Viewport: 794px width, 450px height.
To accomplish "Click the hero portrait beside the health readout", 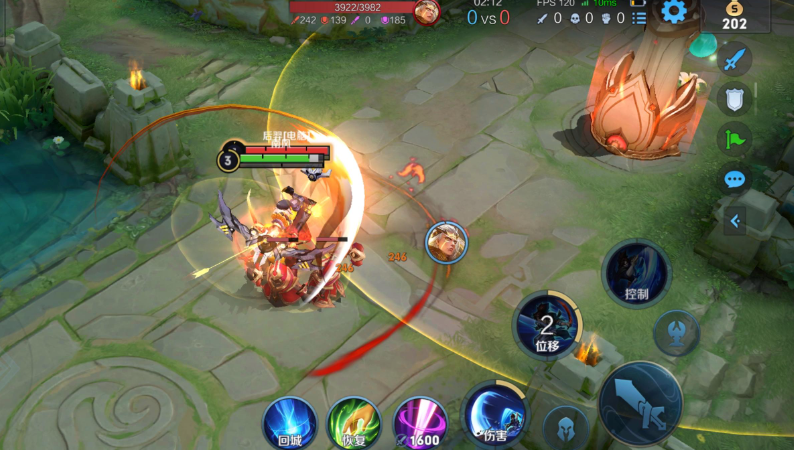I will (427, 13).
